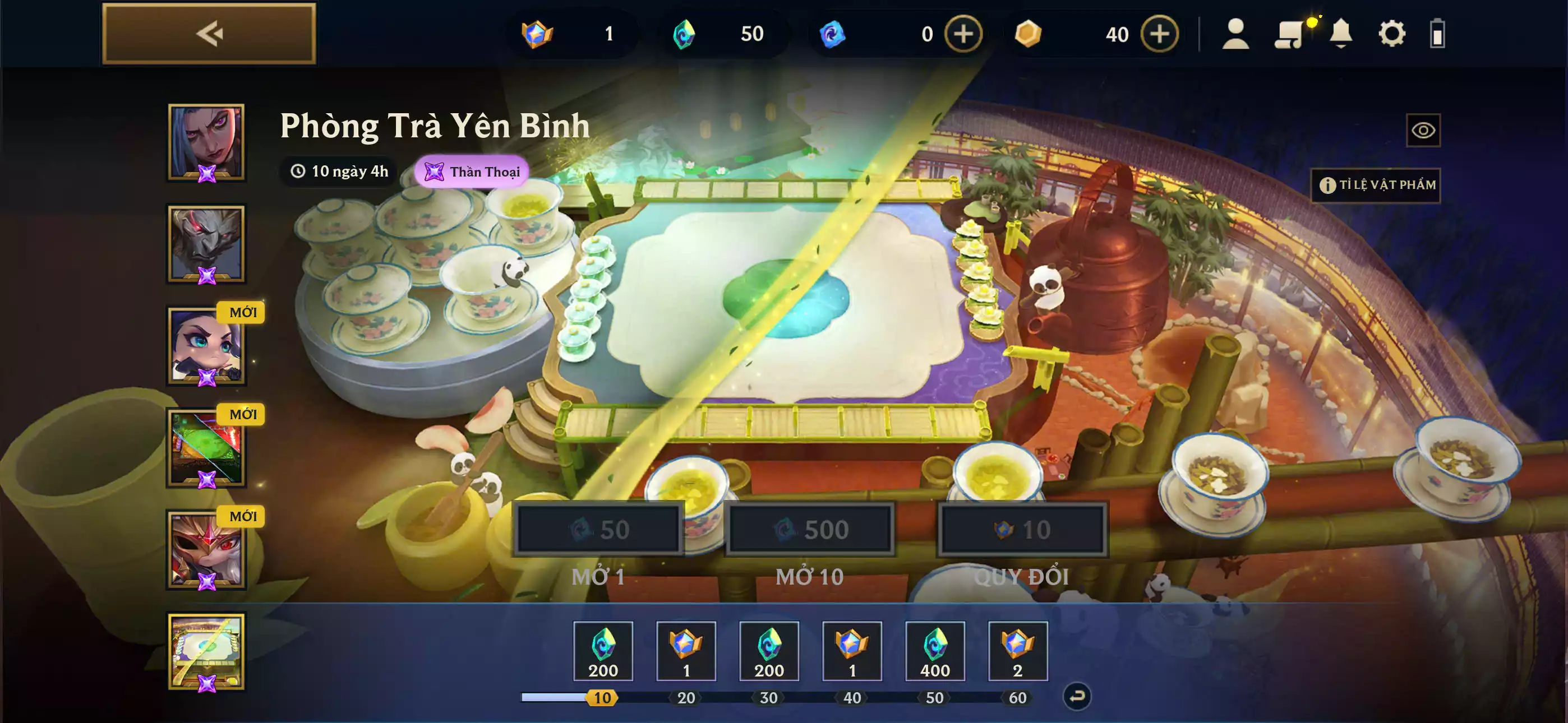
Task: Select the dark wolf beast thumbnail
Action: click(206, 244)
